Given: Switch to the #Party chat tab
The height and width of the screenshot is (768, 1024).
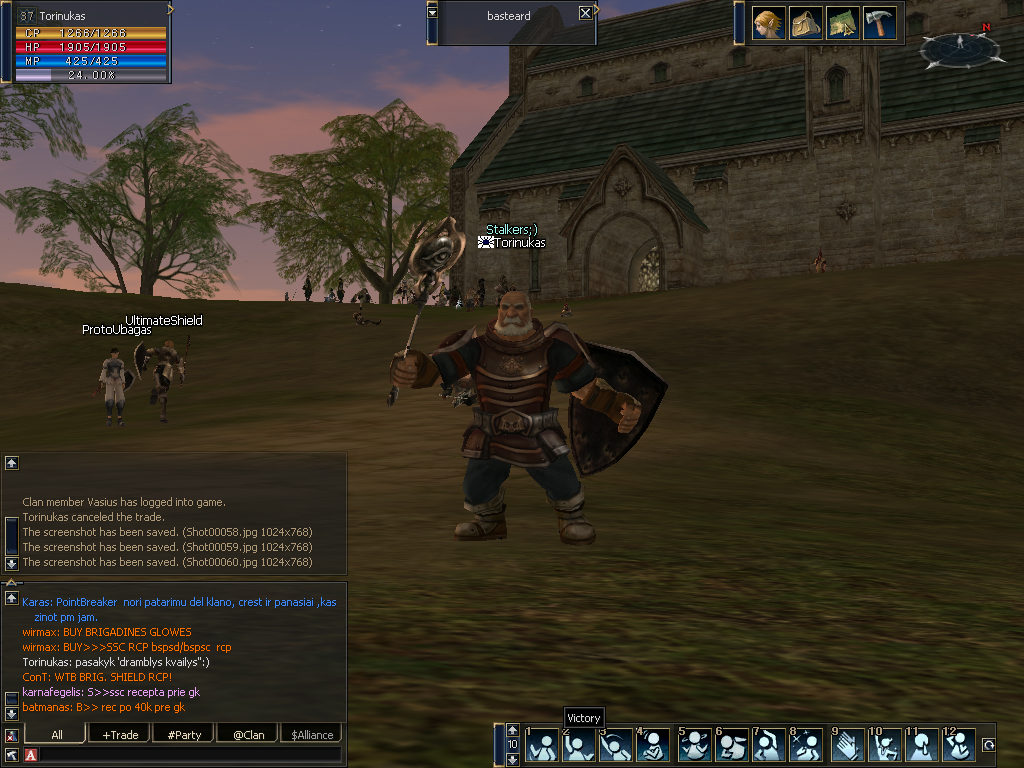Looking at the screenshot, I should click(184, 735).
